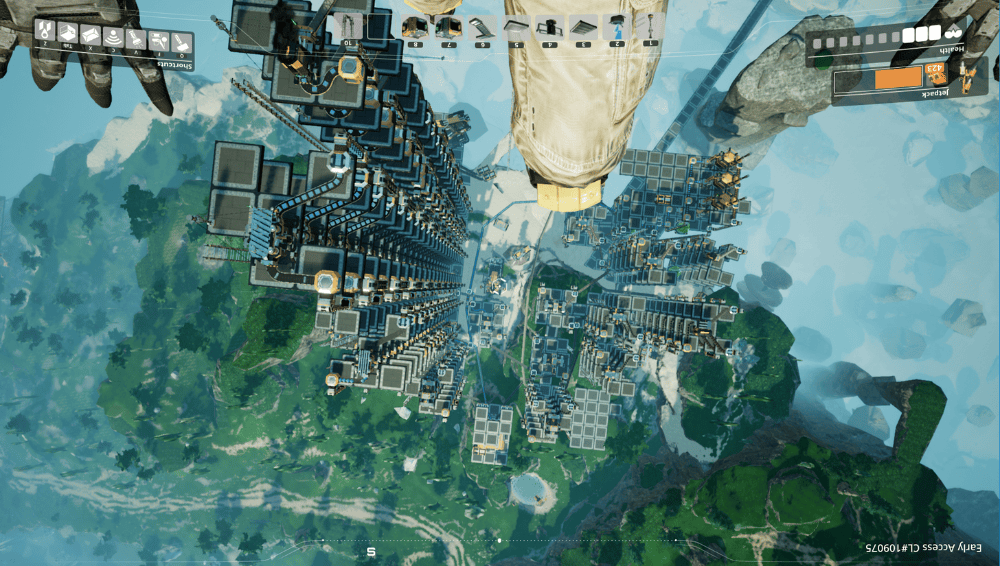1000x566 pixels.
Task: Select the machine building in hotbar slot 7
Action: [447, 26]
